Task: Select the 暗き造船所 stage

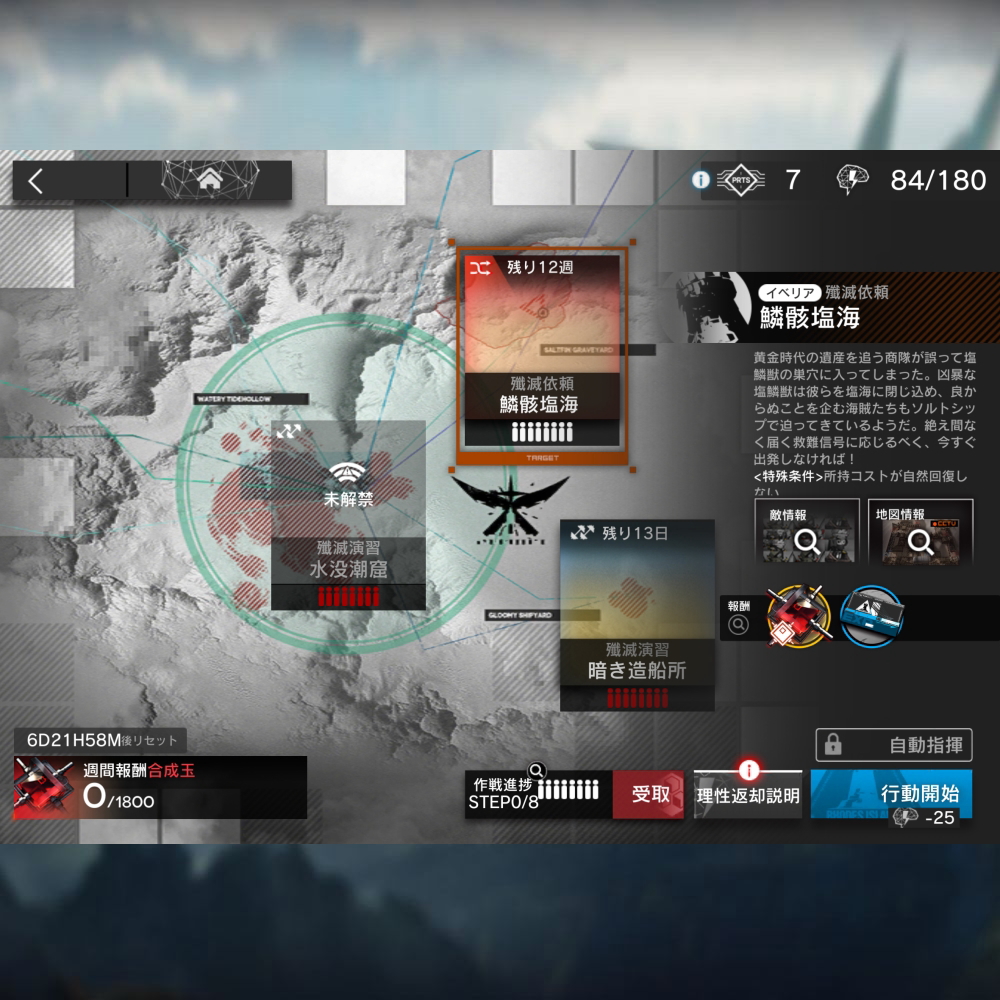Action: click(x=637, y=615)
